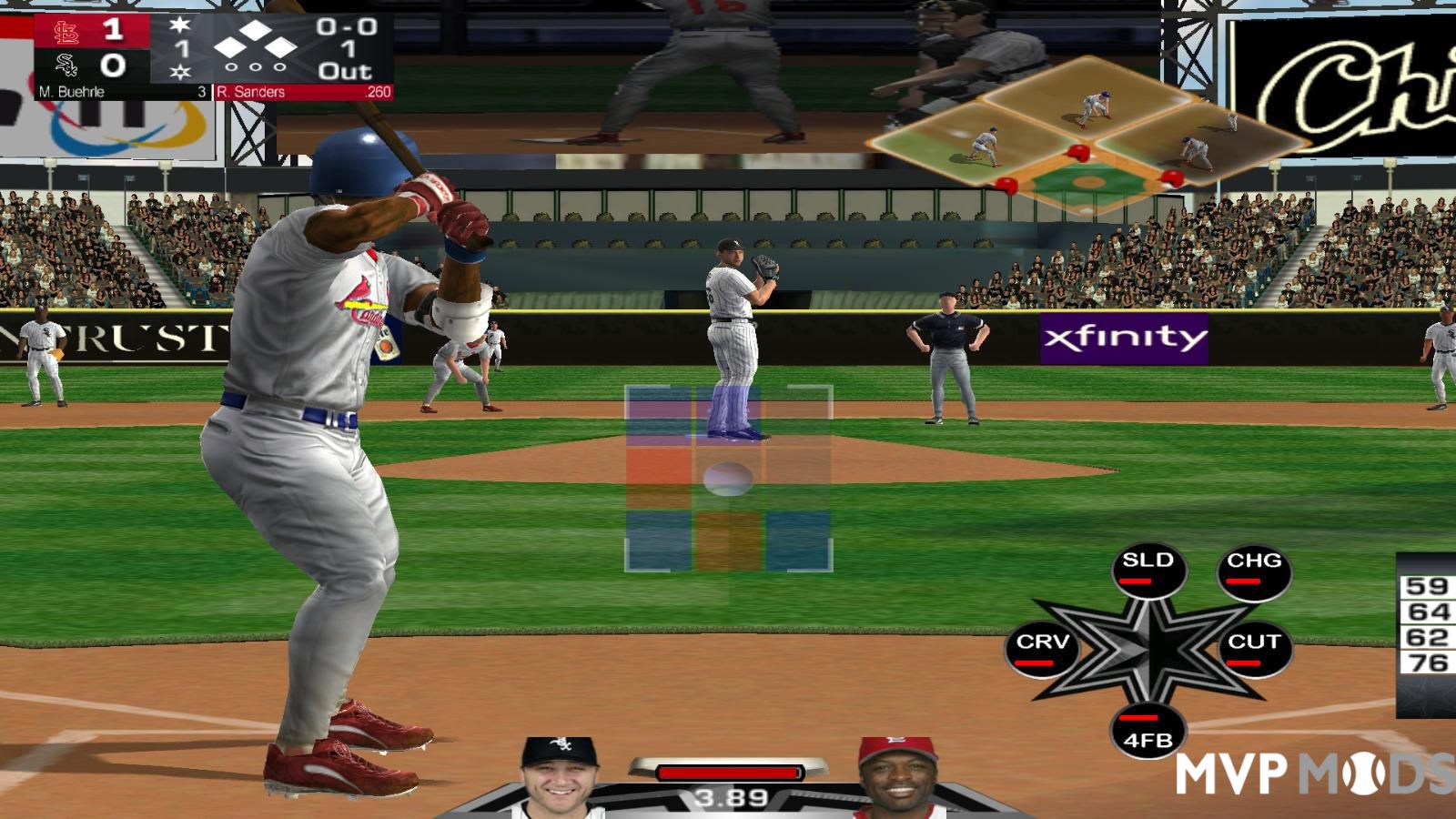The width and height of the screenshot is (1456, 819).
Task: Click the xfinity outfield banner
Action: (1125, 337)
